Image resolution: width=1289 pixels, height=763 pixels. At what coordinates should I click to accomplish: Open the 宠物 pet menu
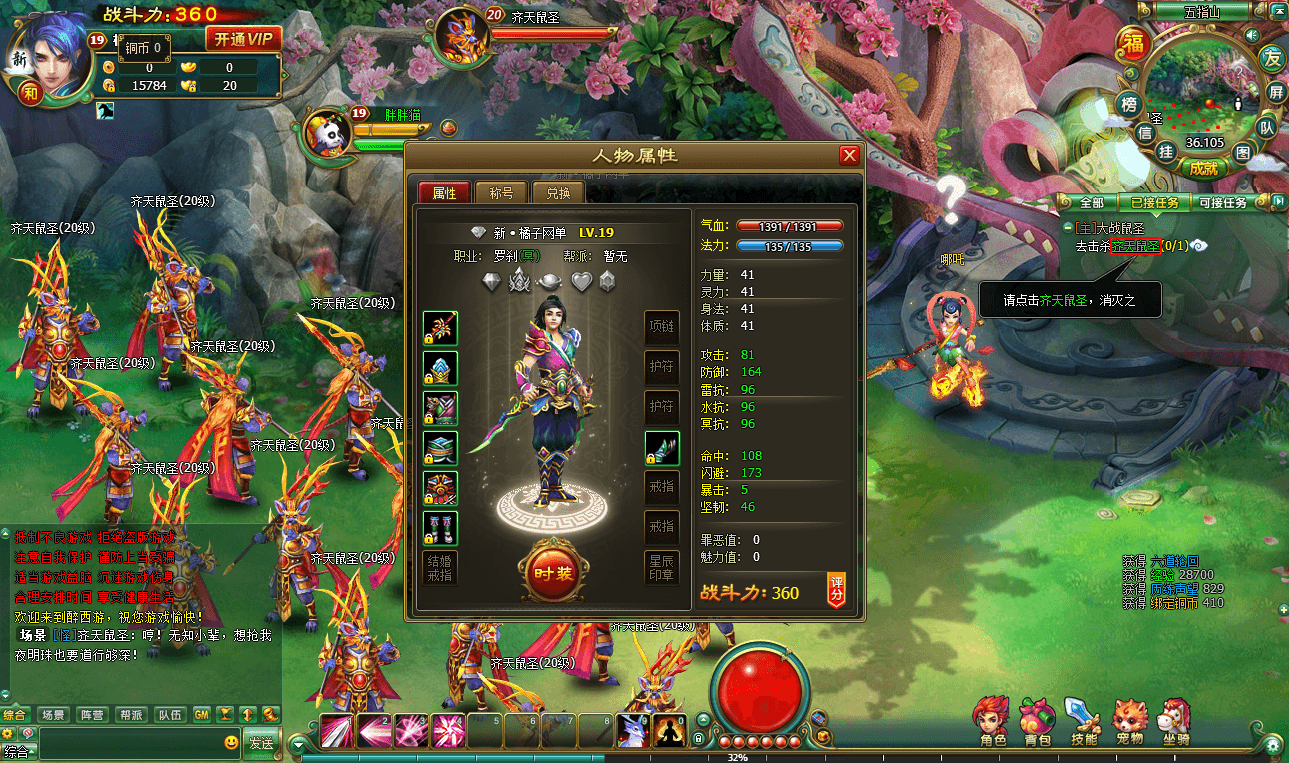tap(1129, 722)
